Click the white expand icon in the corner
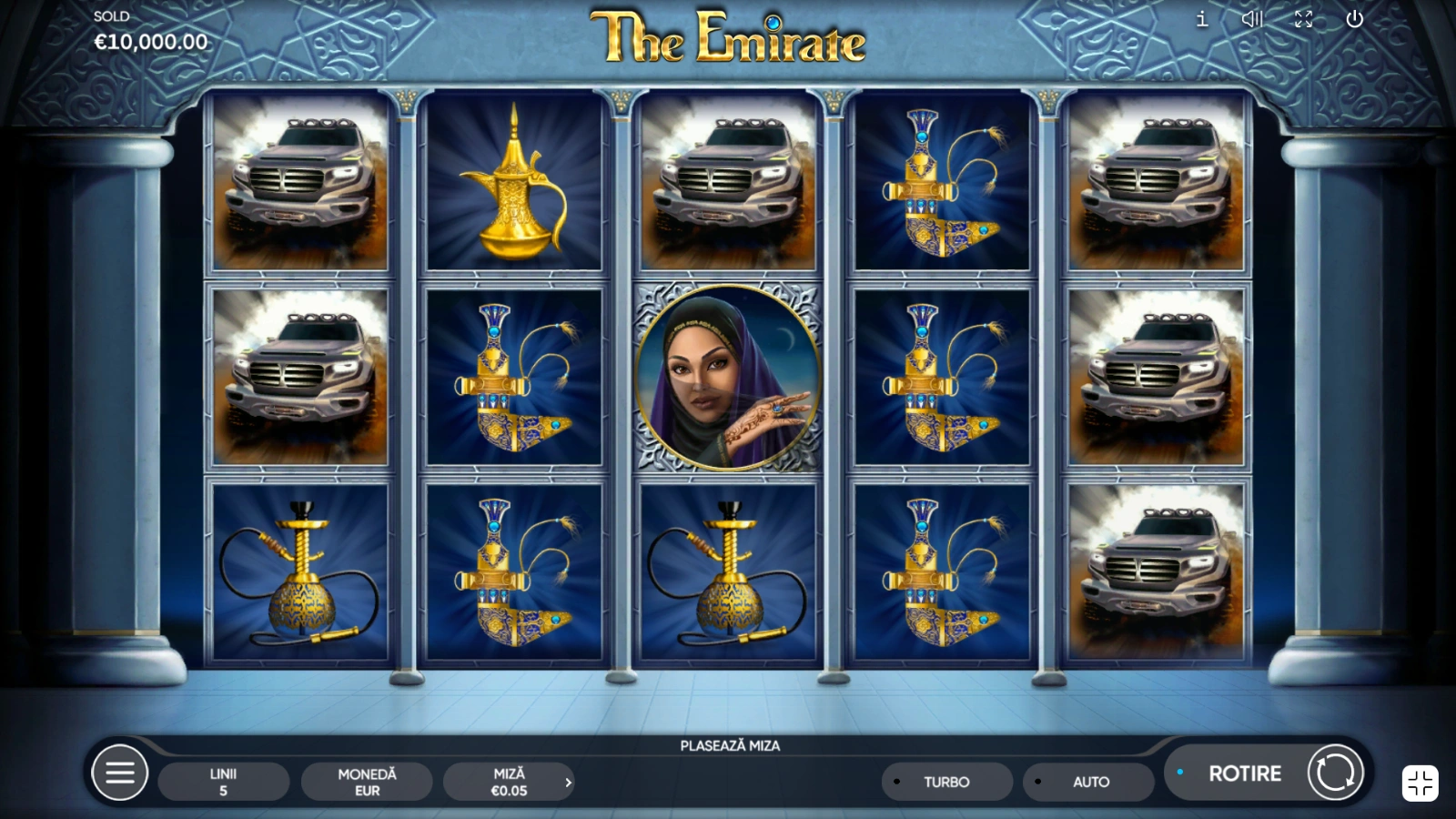Screen dimensions: 1456x819 click(1420, 783)
